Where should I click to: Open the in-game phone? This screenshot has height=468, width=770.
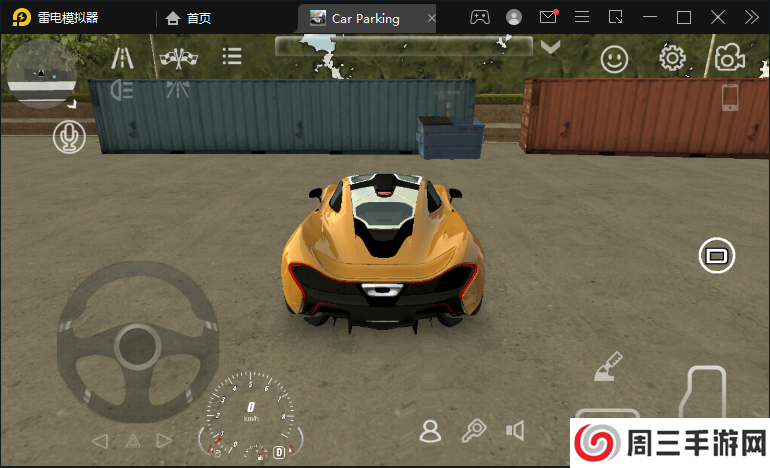(730, 97)
